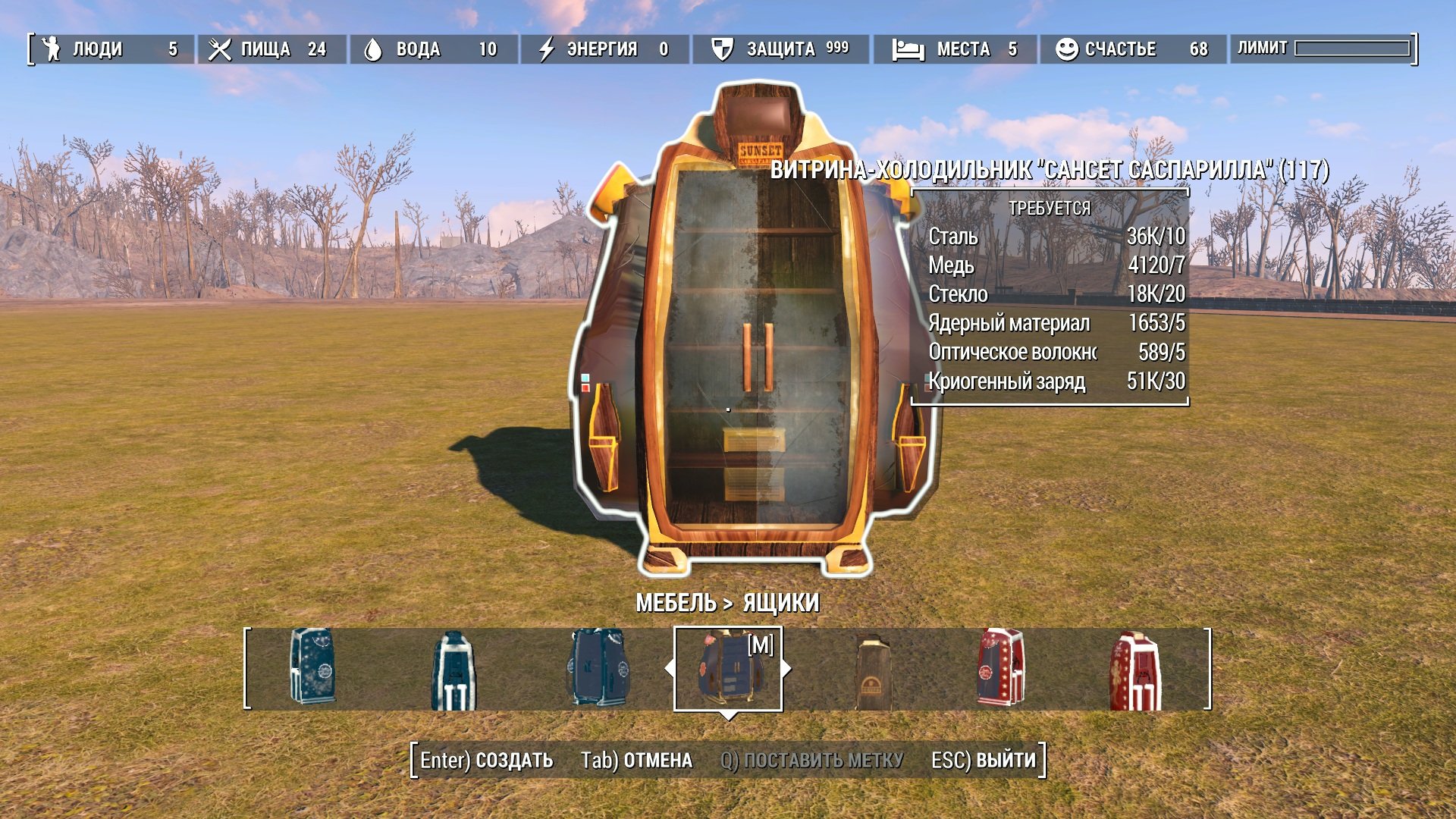Click the right arrow beside the selected item
The width and height of the screenshot is (1456, 819).
787,669
